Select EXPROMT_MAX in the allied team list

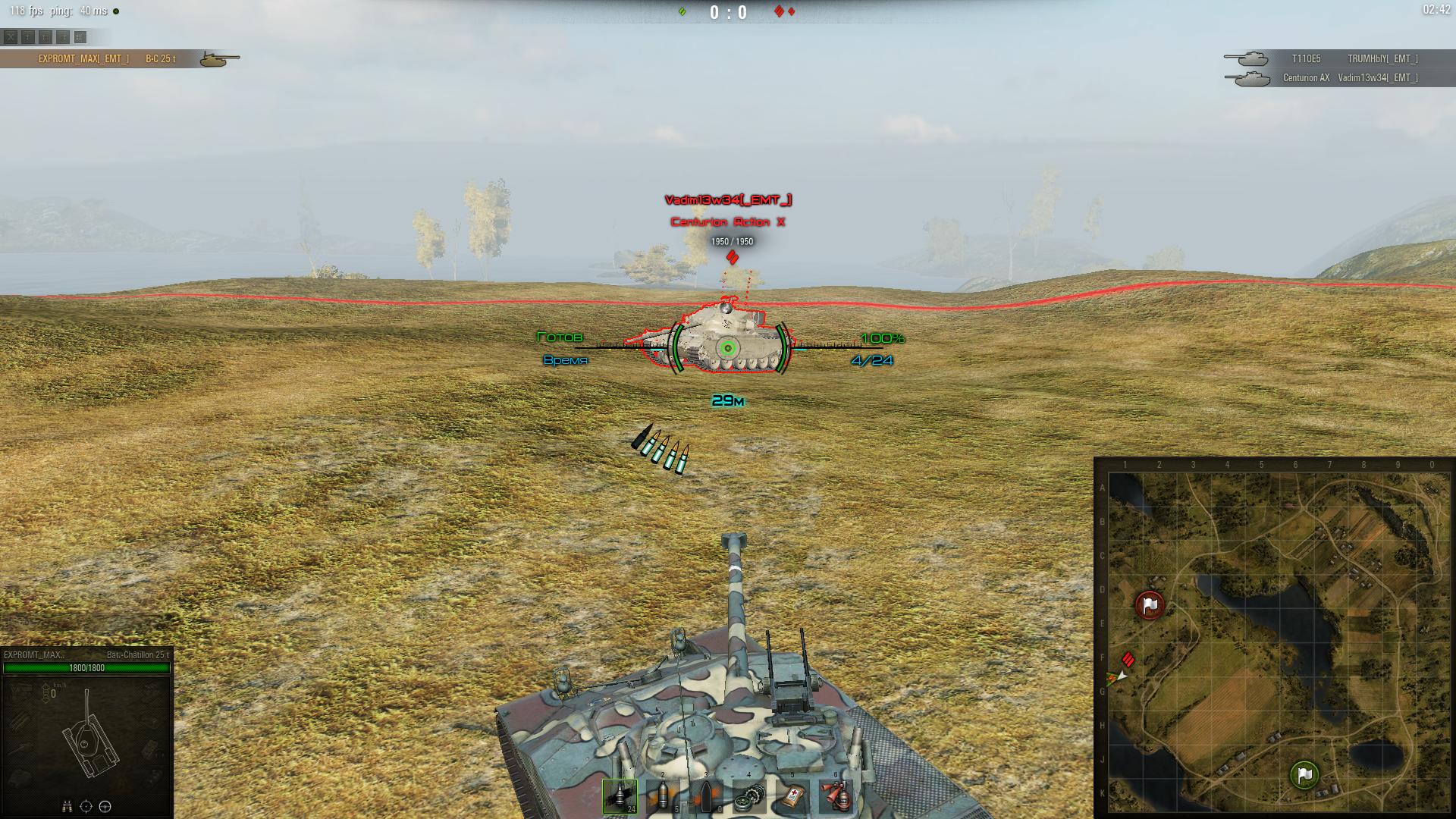point(83,58)
